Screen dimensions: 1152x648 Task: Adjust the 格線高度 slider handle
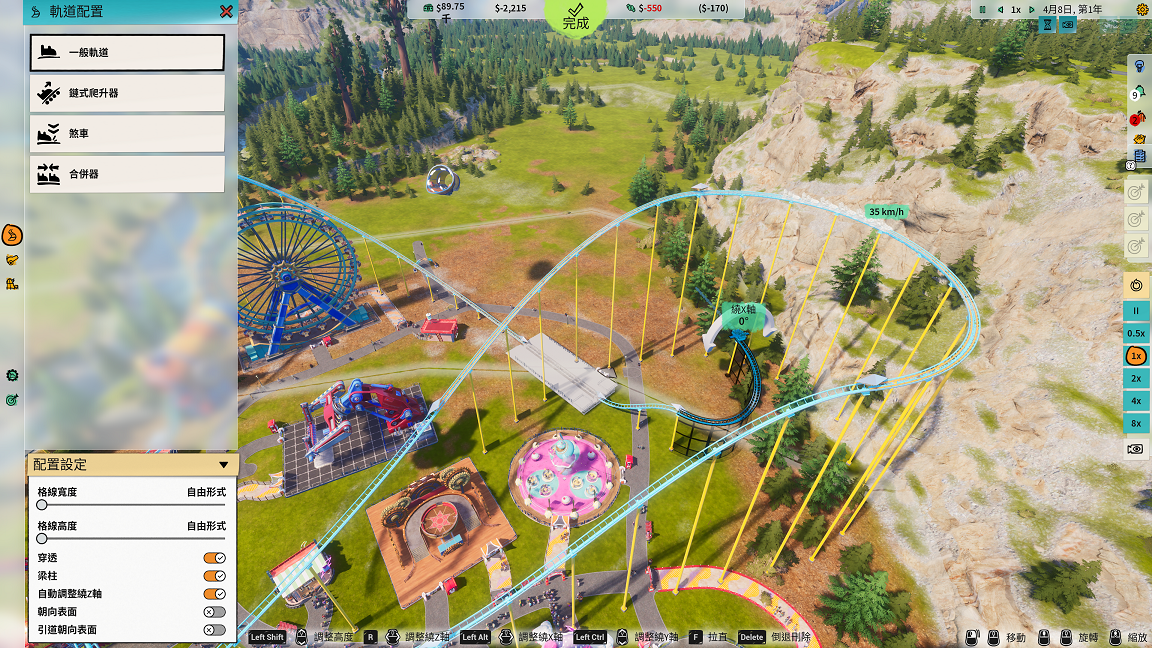click(x=42, y=539)
